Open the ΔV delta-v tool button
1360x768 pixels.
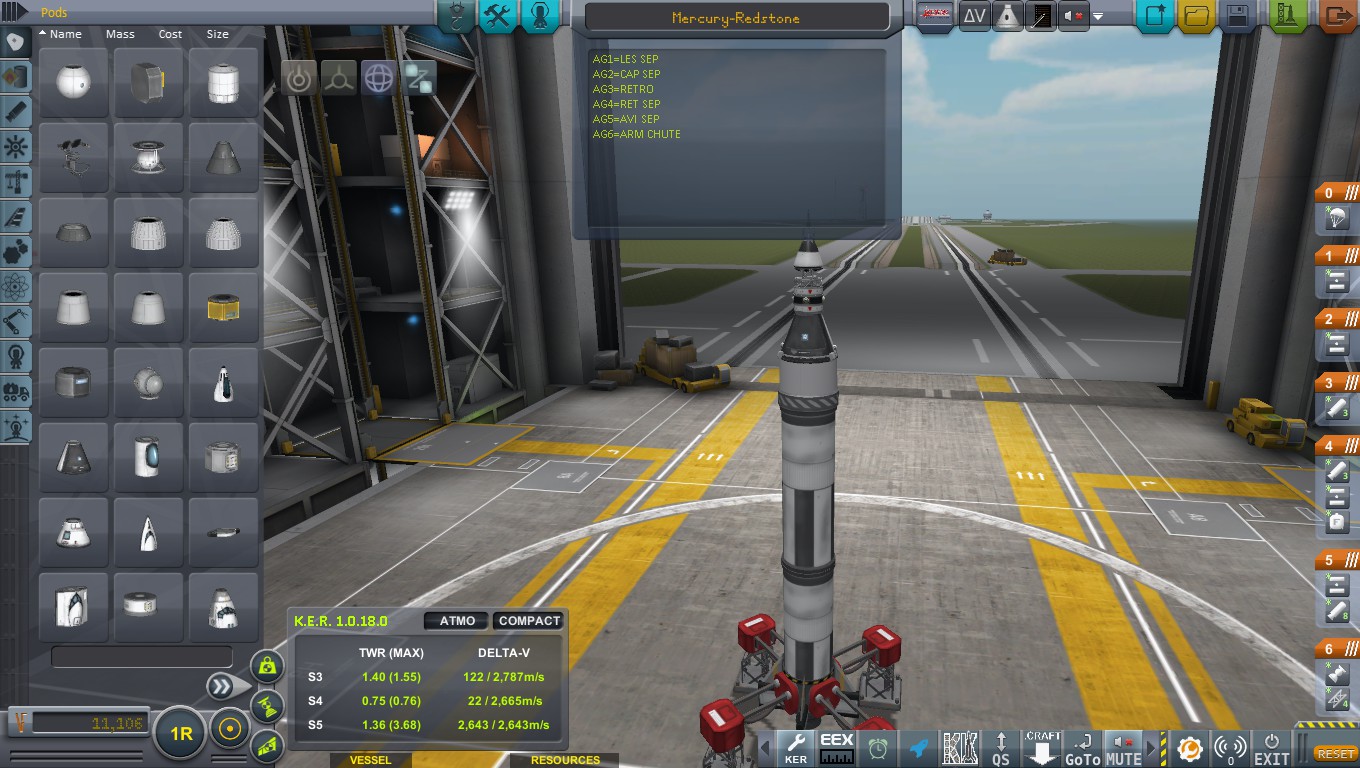(x=973, y=17)
